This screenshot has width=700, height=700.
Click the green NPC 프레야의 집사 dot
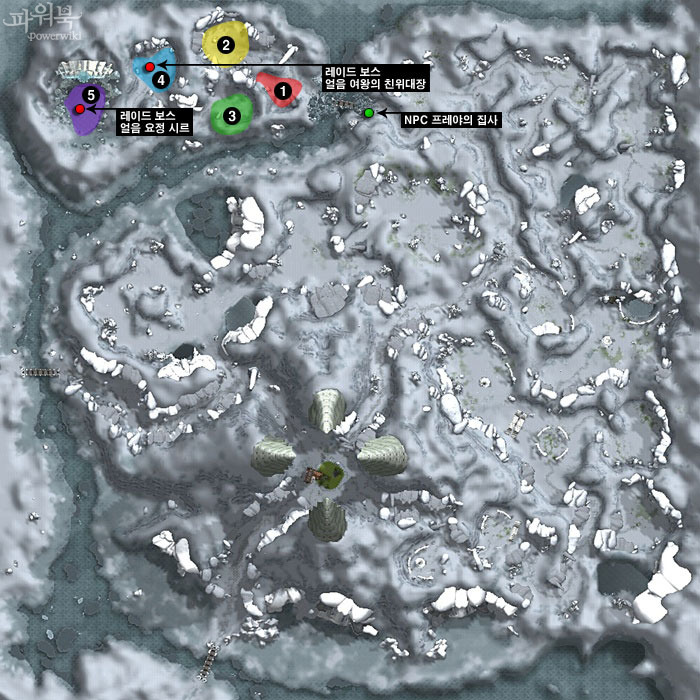pos(368,113)
